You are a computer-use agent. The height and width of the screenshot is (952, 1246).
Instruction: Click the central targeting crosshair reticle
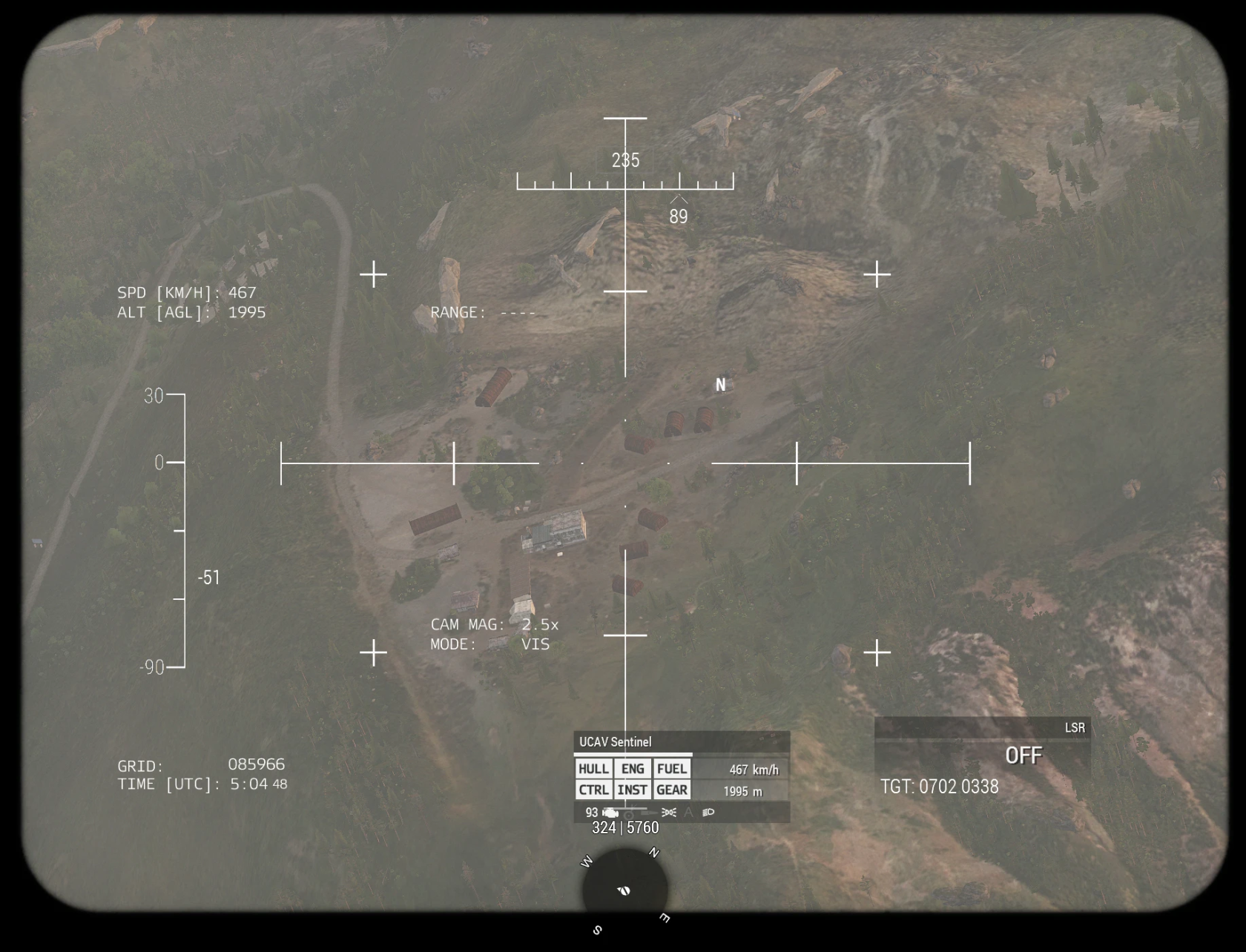[x=627, y=463]
